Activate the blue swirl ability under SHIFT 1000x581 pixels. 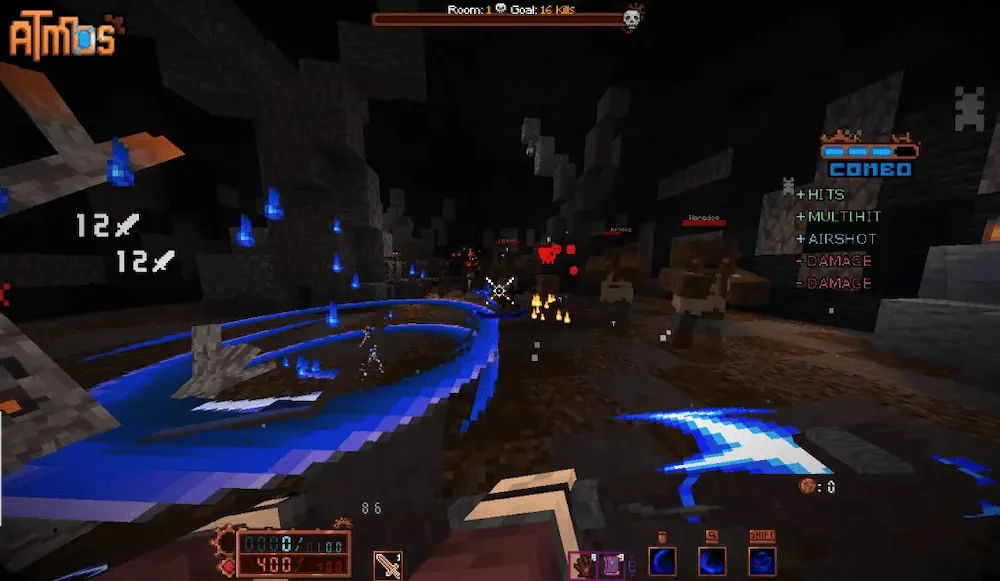coord(763,561)
